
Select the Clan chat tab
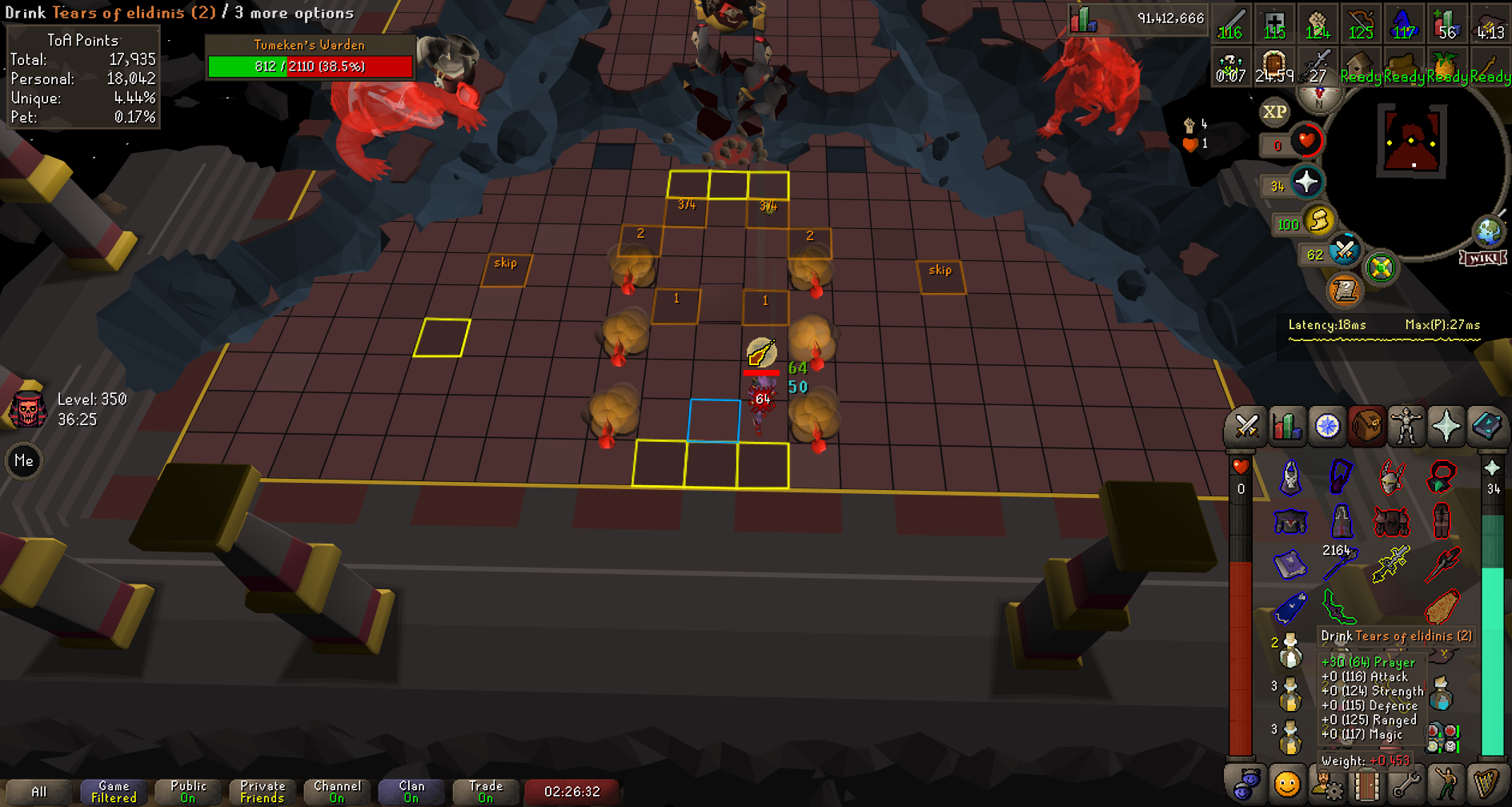tap(411, 792)
